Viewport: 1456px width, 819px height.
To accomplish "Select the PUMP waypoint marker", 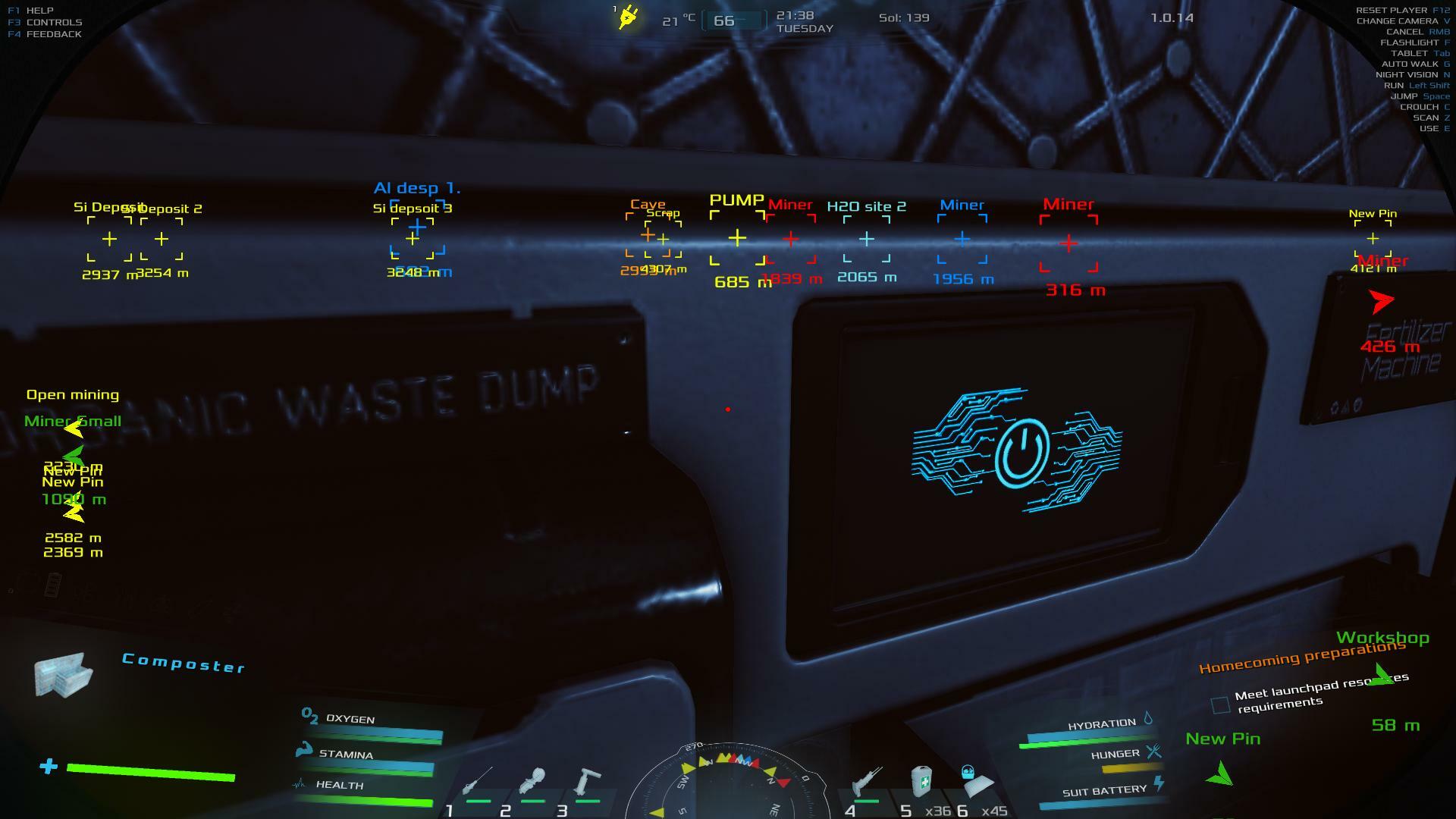I will tap(737, 238).
